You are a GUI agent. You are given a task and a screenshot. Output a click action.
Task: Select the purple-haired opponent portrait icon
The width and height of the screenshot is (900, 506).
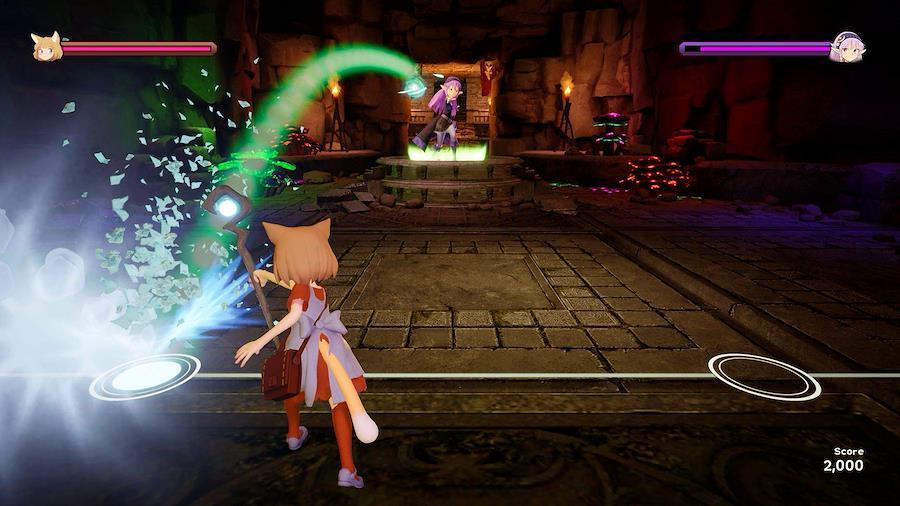[846, 47]
